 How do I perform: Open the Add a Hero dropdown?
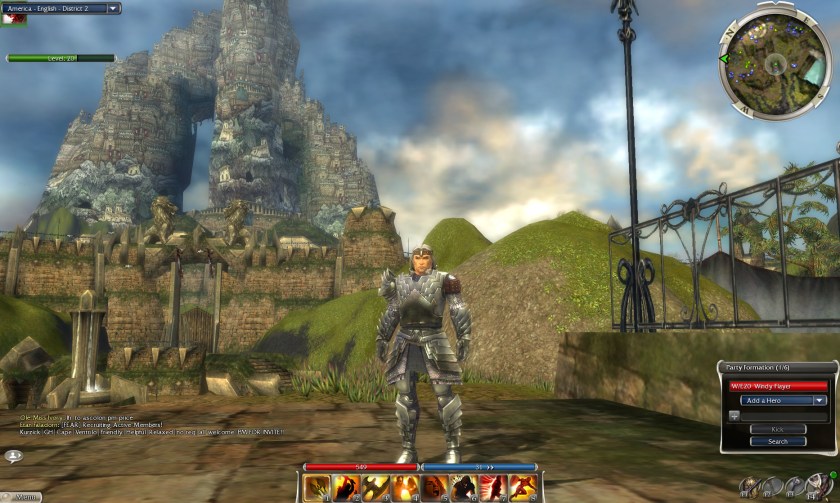pos(783,400)
